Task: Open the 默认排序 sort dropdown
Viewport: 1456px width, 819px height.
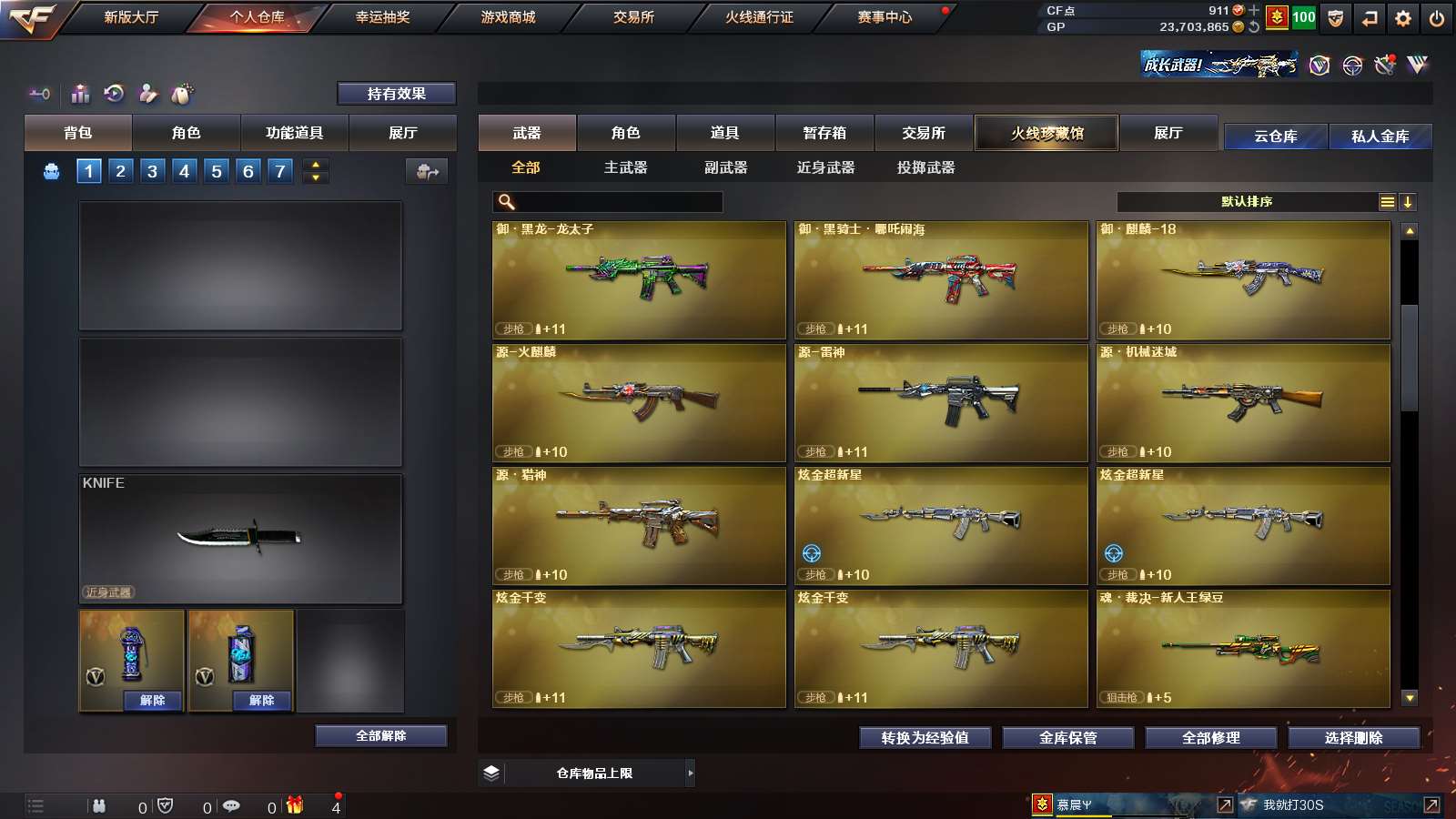Action: point(1247,202)
